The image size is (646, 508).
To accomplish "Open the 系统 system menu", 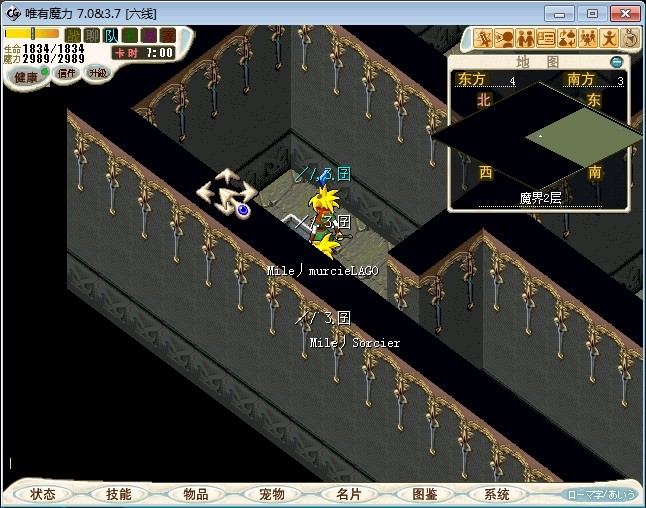I will pos(496,494).
